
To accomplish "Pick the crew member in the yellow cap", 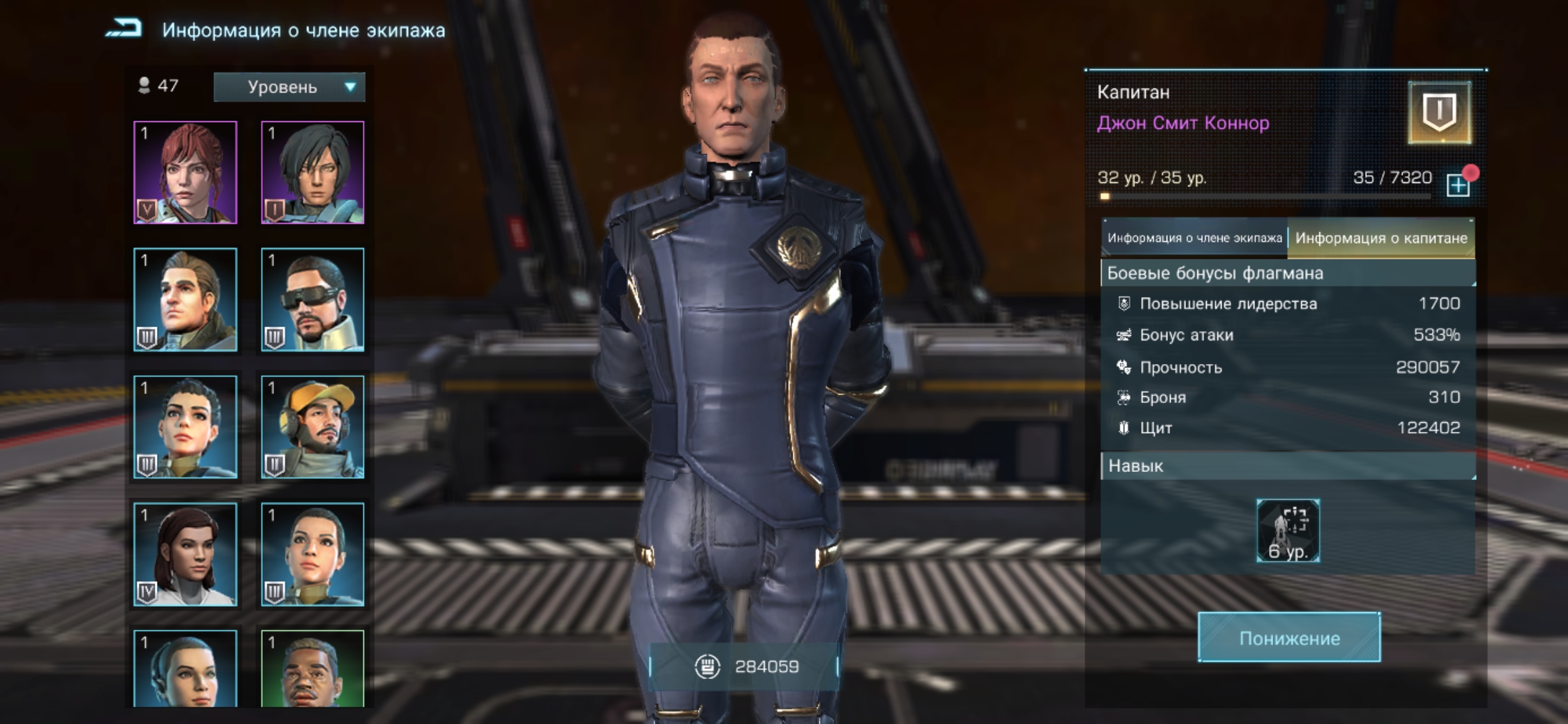I will click(313, 427).
